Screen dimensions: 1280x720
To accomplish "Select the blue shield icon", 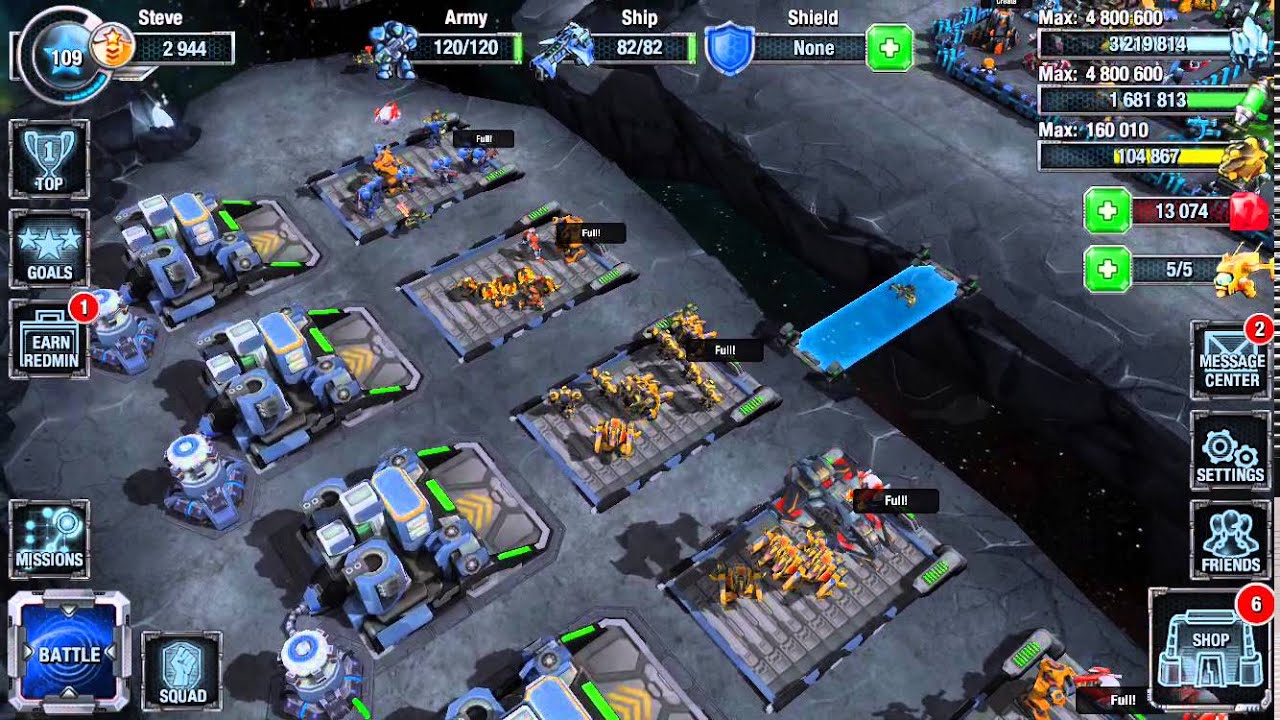I will coord(729,48).
